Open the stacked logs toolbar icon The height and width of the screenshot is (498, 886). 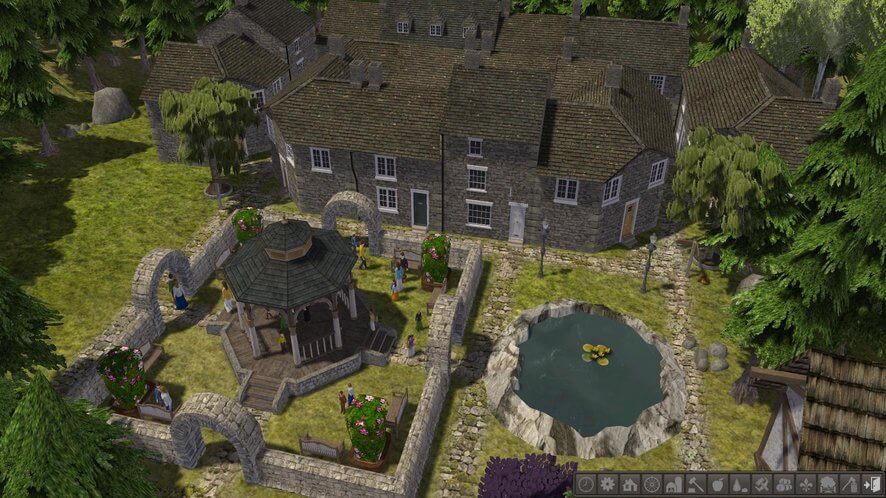[x=783, y=484]
